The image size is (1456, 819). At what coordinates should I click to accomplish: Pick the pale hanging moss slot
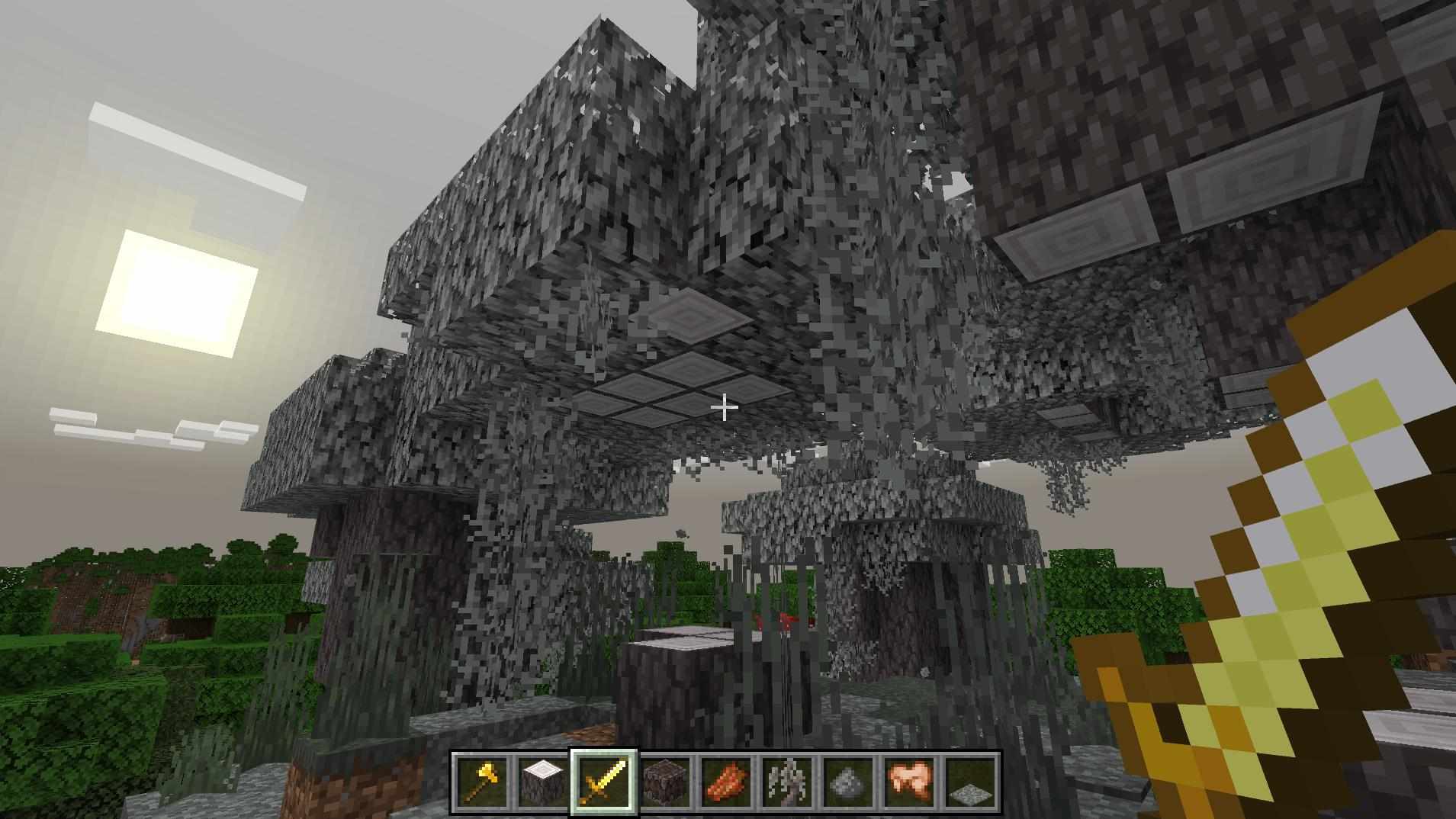[x=786, y=782]
